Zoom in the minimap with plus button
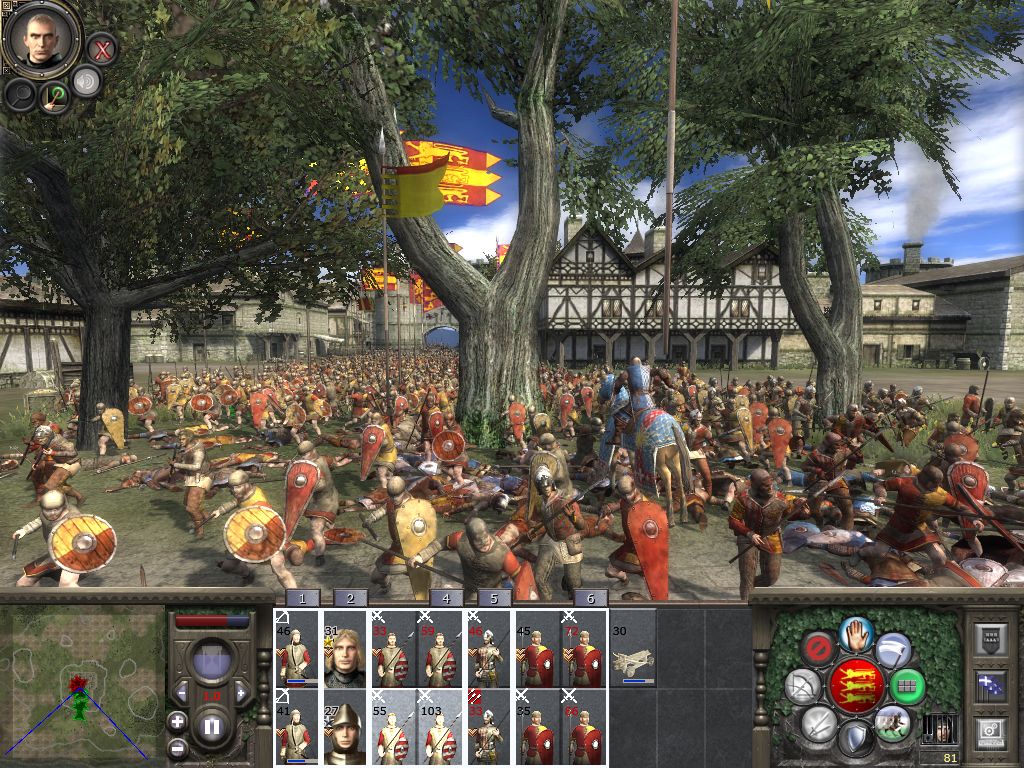The height and width of the screenshot is (768, 1024). pos(177,721)
